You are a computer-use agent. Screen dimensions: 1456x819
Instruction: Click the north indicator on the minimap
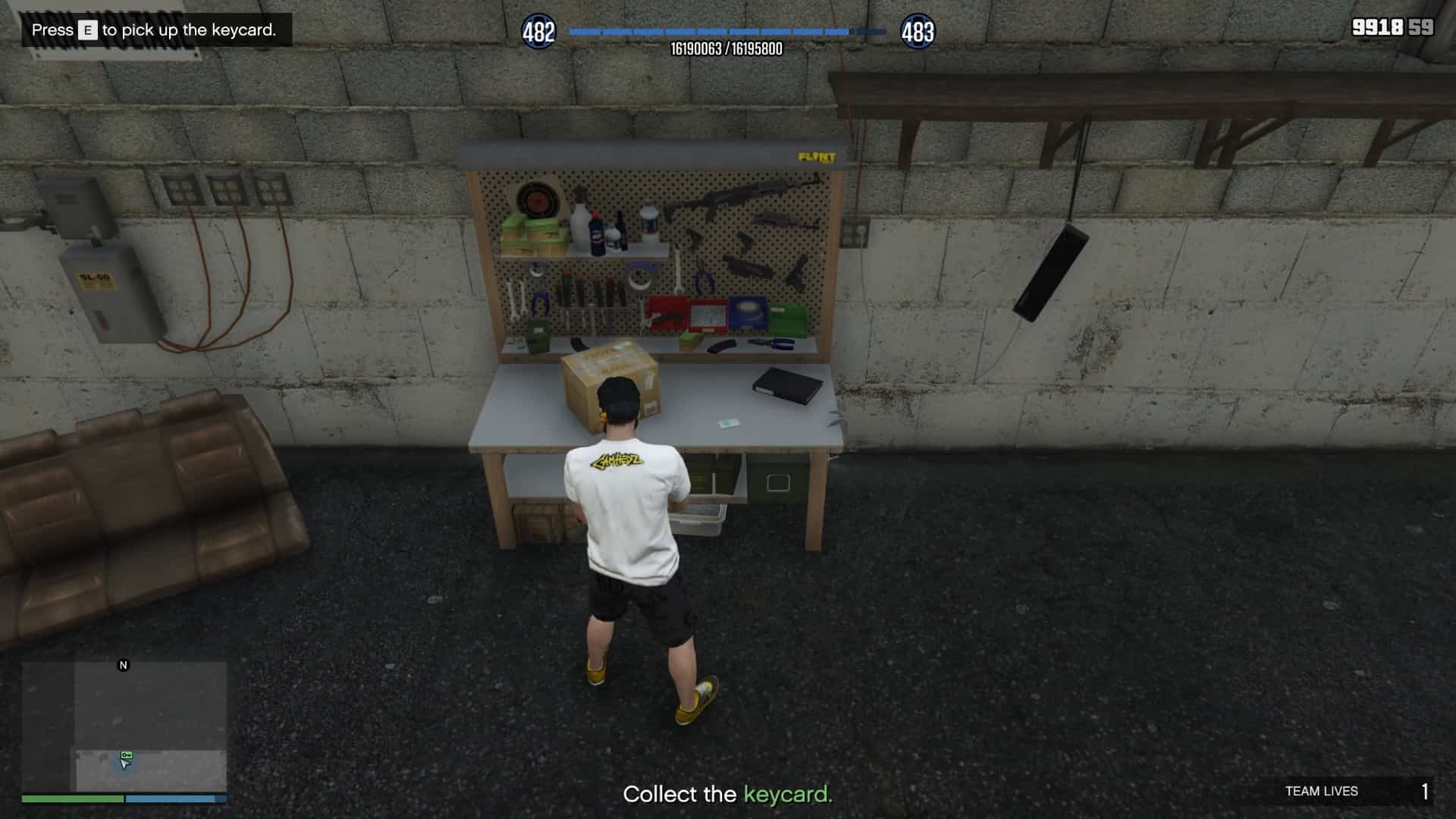pos(124,665)
